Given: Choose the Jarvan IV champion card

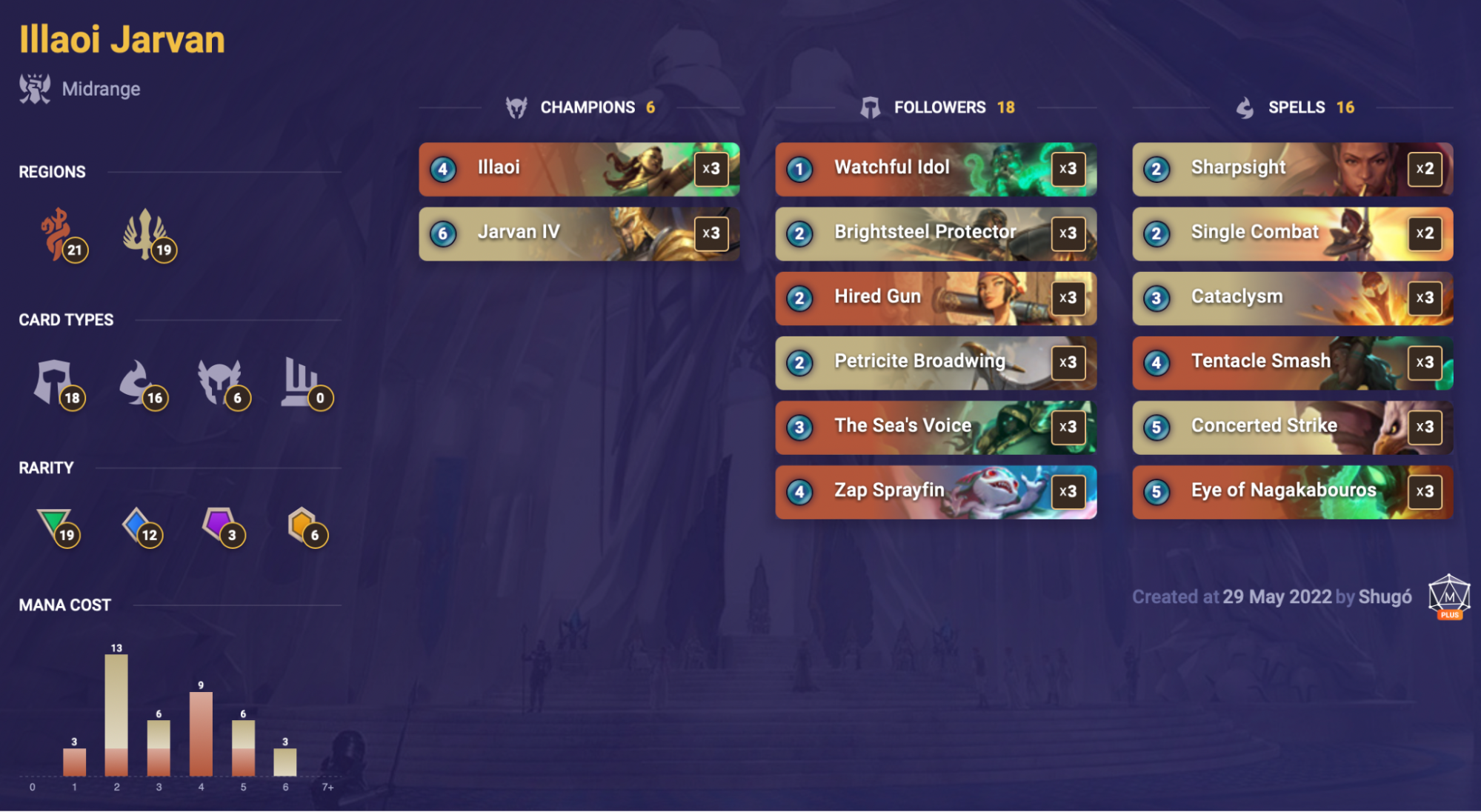Looking at the screenshot, I should tap(579, 233).
